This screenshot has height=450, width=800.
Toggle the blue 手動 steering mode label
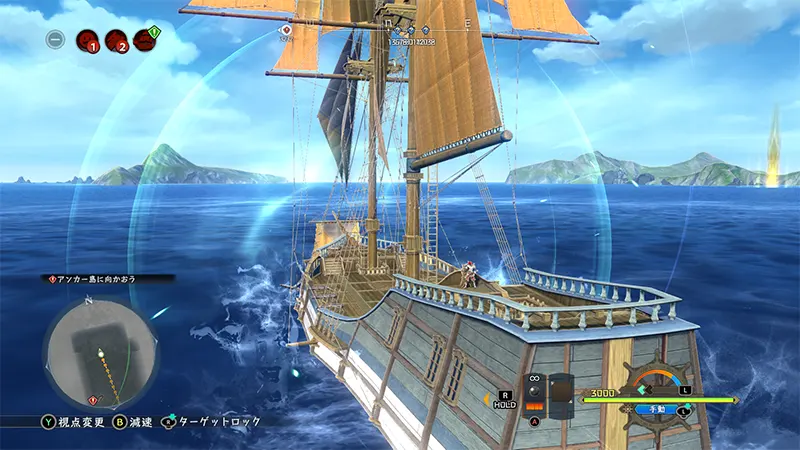(653, 408)
